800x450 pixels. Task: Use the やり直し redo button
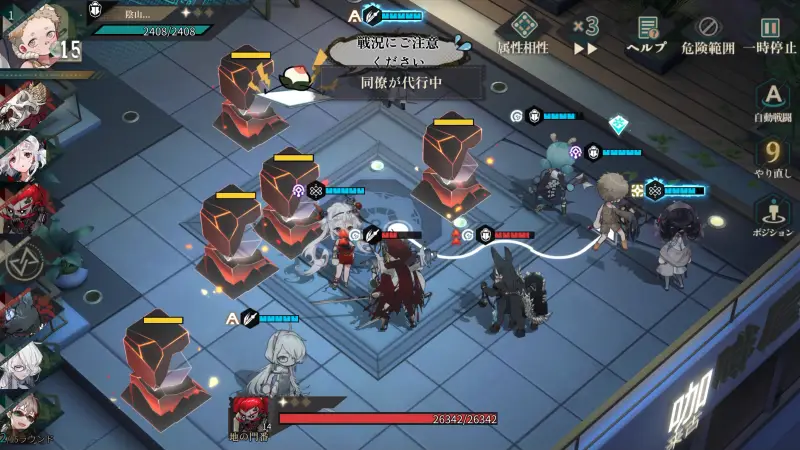772,158
